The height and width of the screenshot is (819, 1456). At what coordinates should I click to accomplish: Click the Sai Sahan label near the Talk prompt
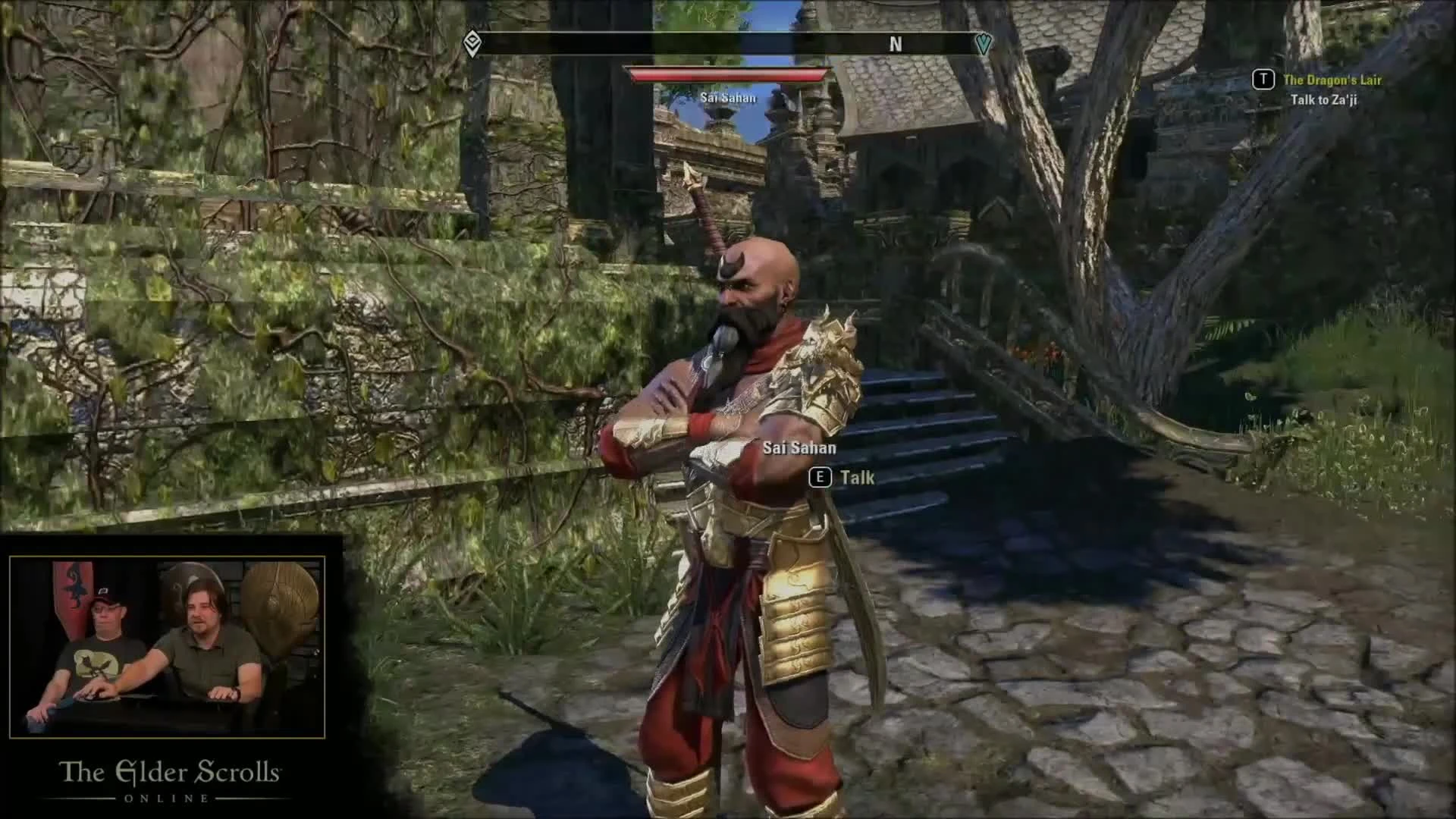(x=800, y=447)
